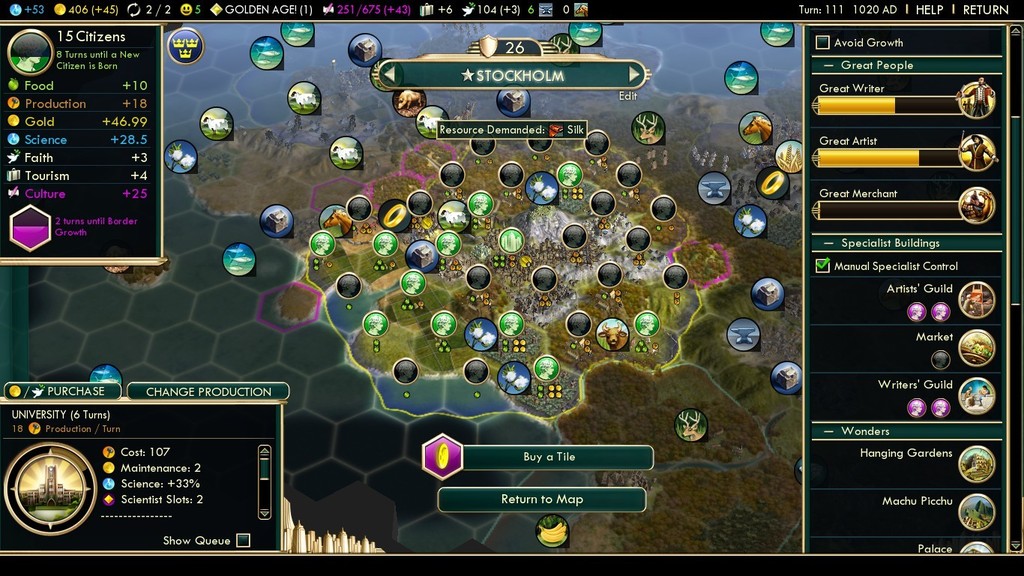Screen dimensions: 1024x576
Task: Enable the Show Queue checkbox
Action: pyautogui.click(x=243, y=540)
